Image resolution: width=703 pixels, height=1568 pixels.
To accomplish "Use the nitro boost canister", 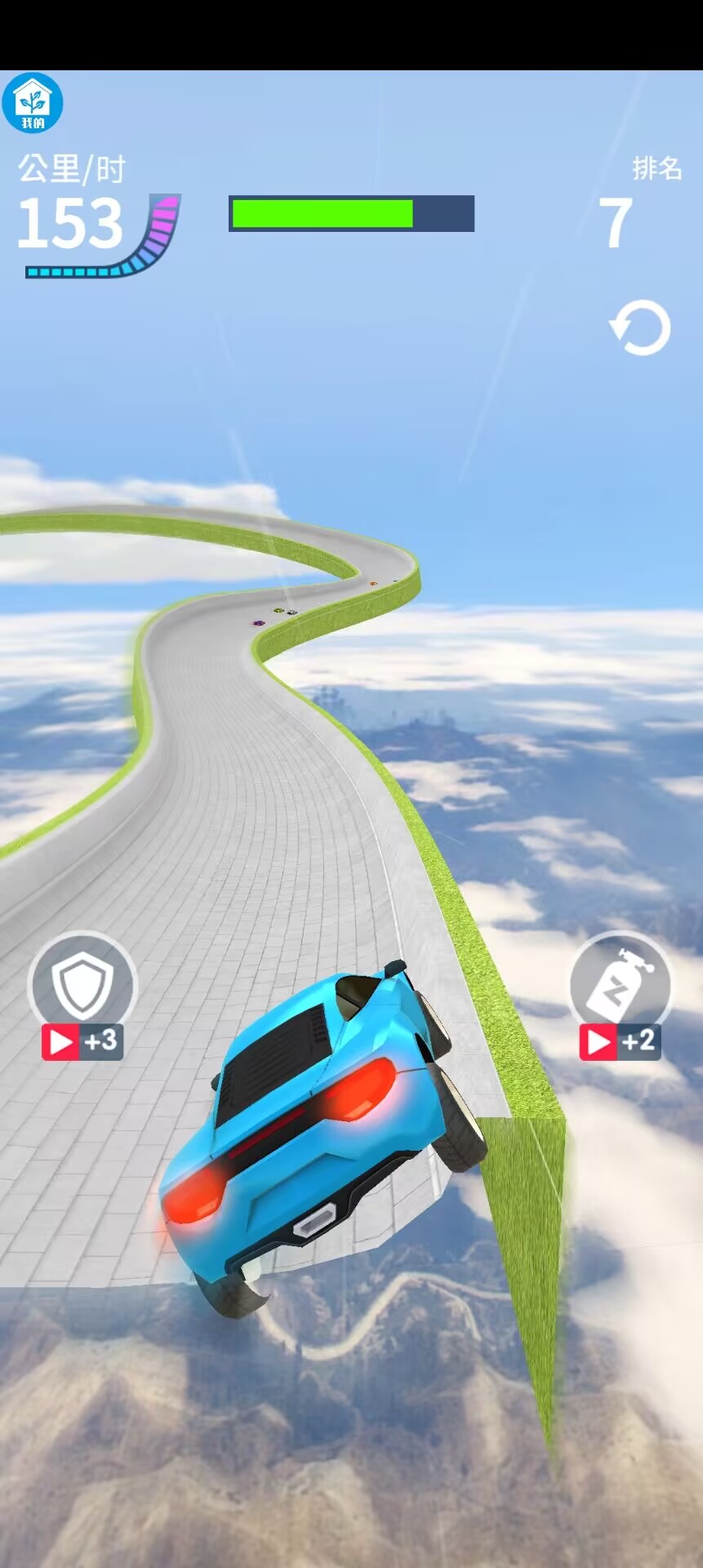I will (x=621, y=982).
